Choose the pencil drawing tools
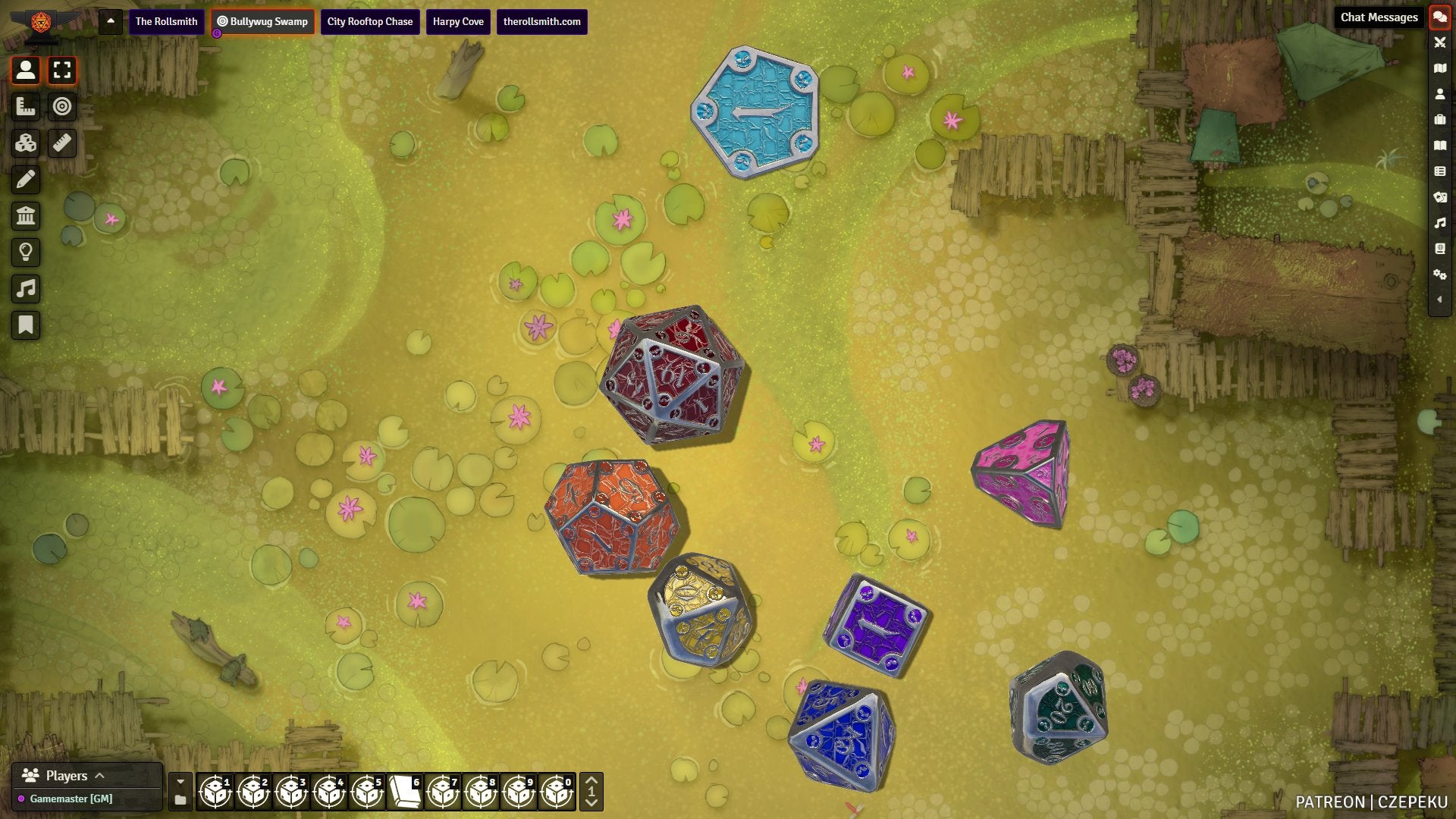The image size is (1456, 819). pyautogui.click(x=26, y=180)
